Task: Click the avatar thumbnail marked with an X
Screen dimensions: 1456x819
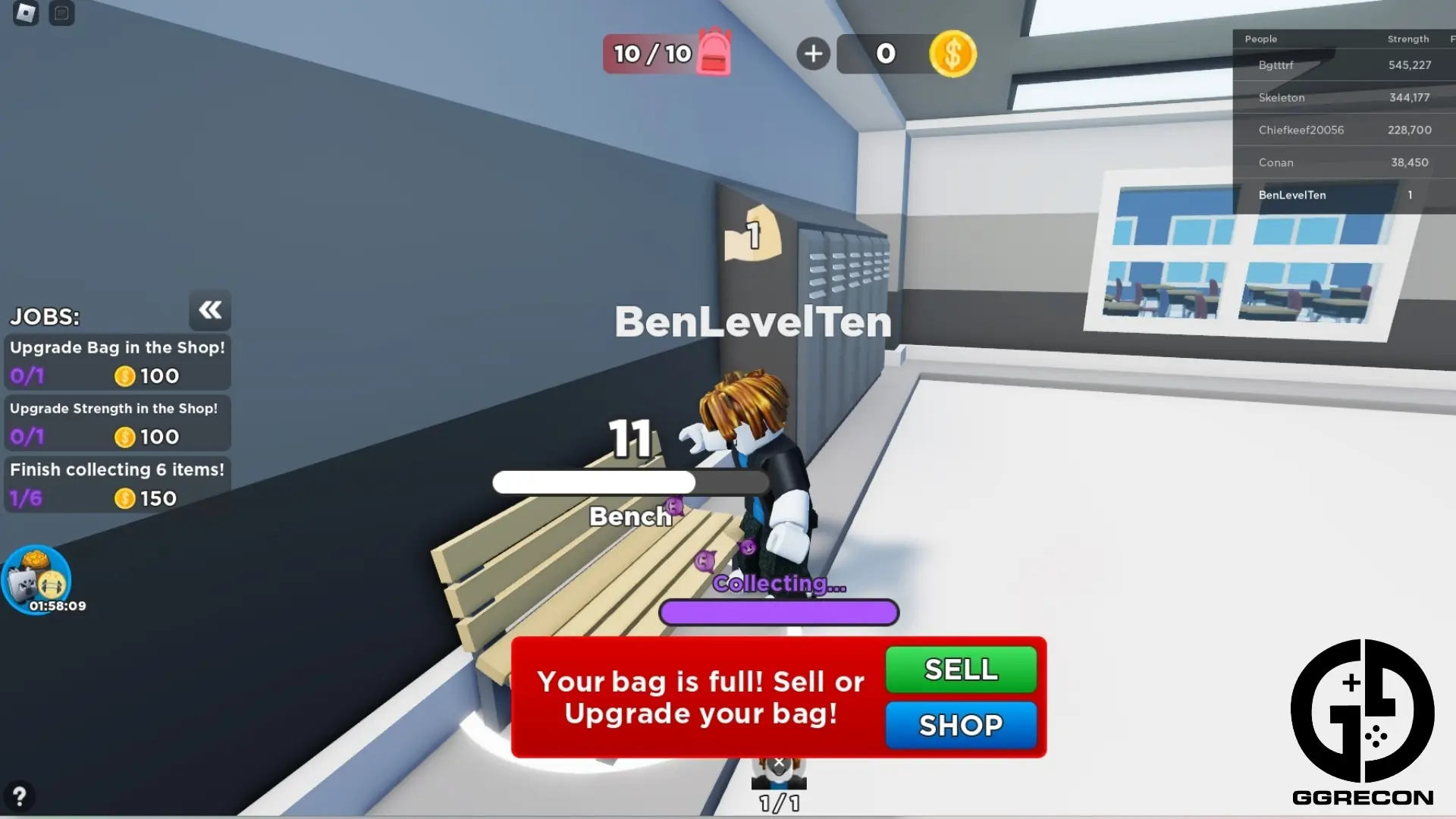Action: [x=779, y=775]
